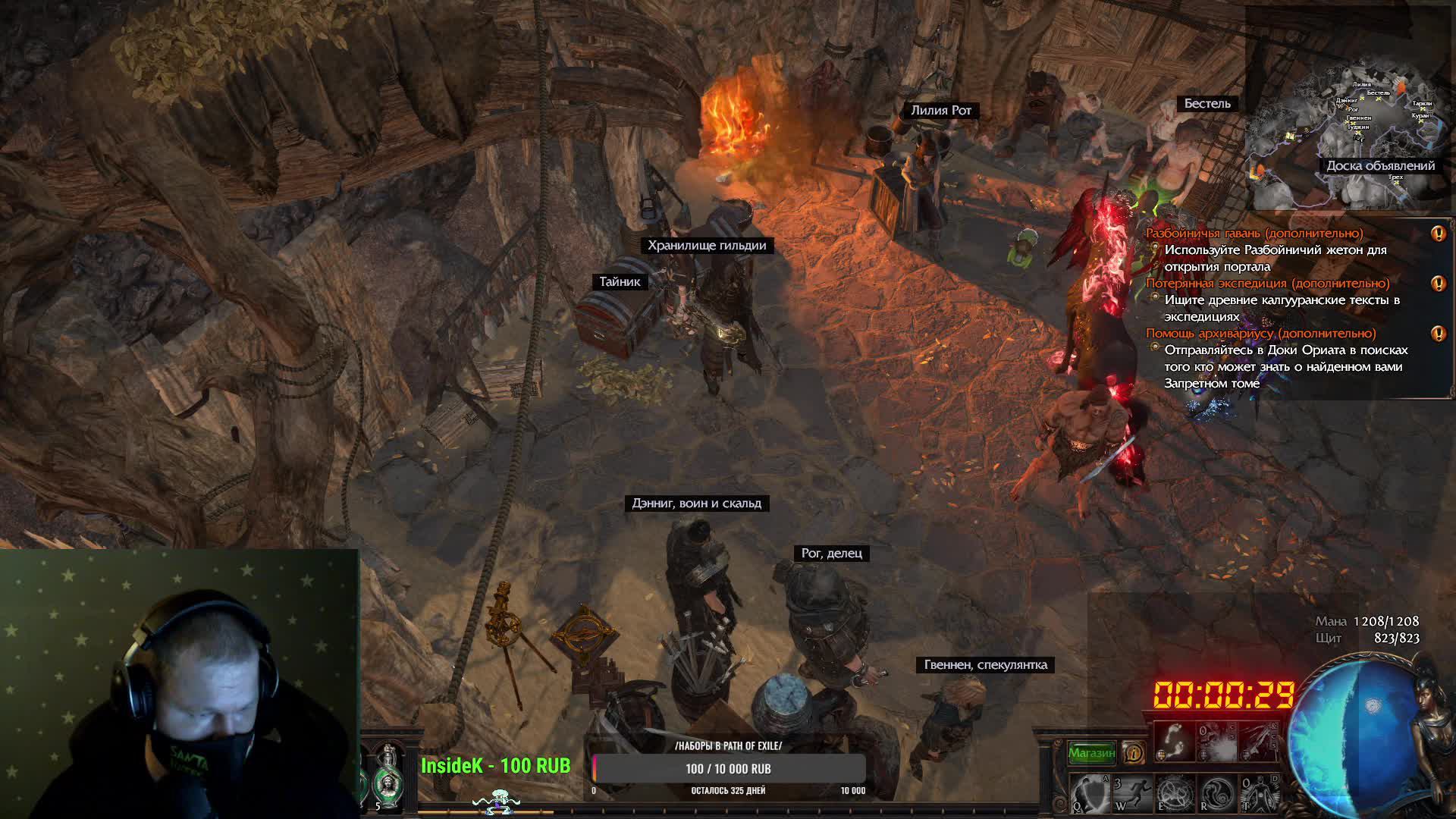Open the minimap overlay
This screenshot has height=819, width=1456.
[x=1350, y=136]
